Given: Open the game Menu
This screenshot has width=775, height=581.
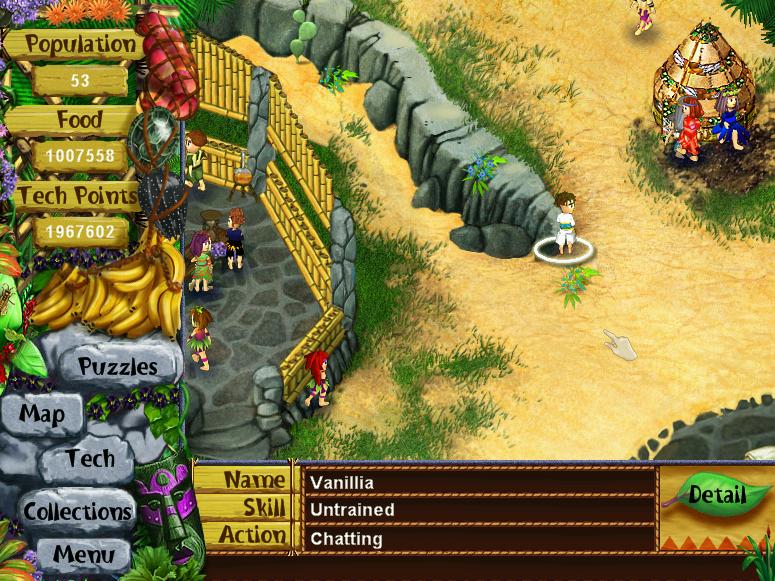Looking at the screenshot, I should [84, 553].
